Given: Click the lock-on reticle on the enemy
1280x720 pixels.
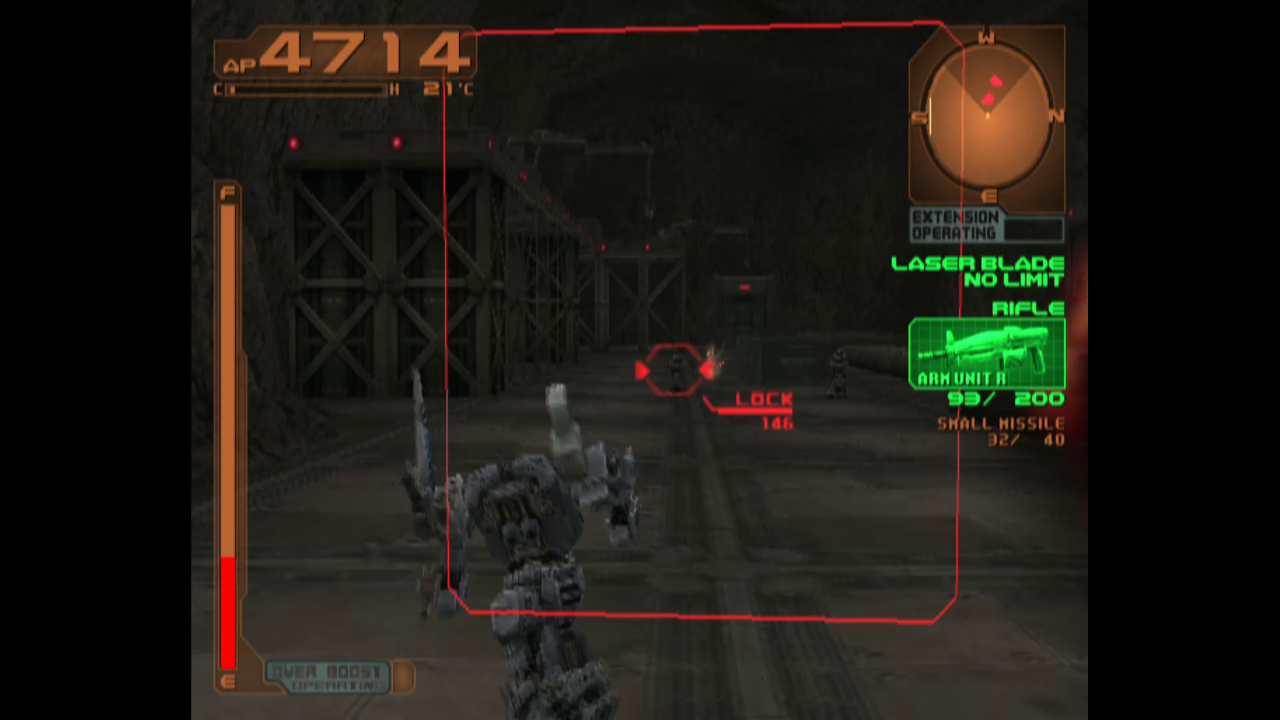Looking at the screenshot, I should point(675,372).
